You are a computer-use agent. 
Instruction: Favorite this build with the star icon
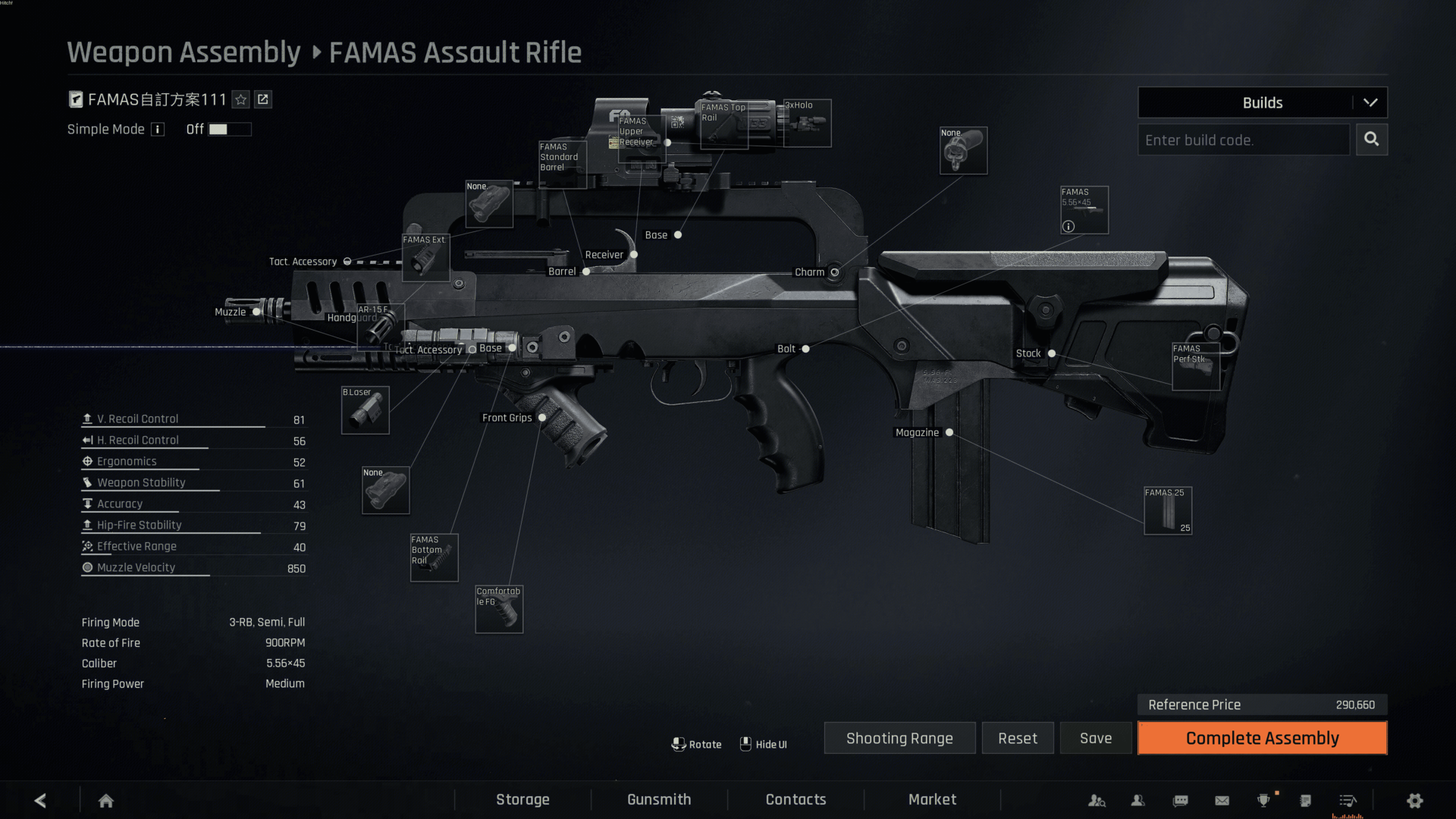pos(241,99)
